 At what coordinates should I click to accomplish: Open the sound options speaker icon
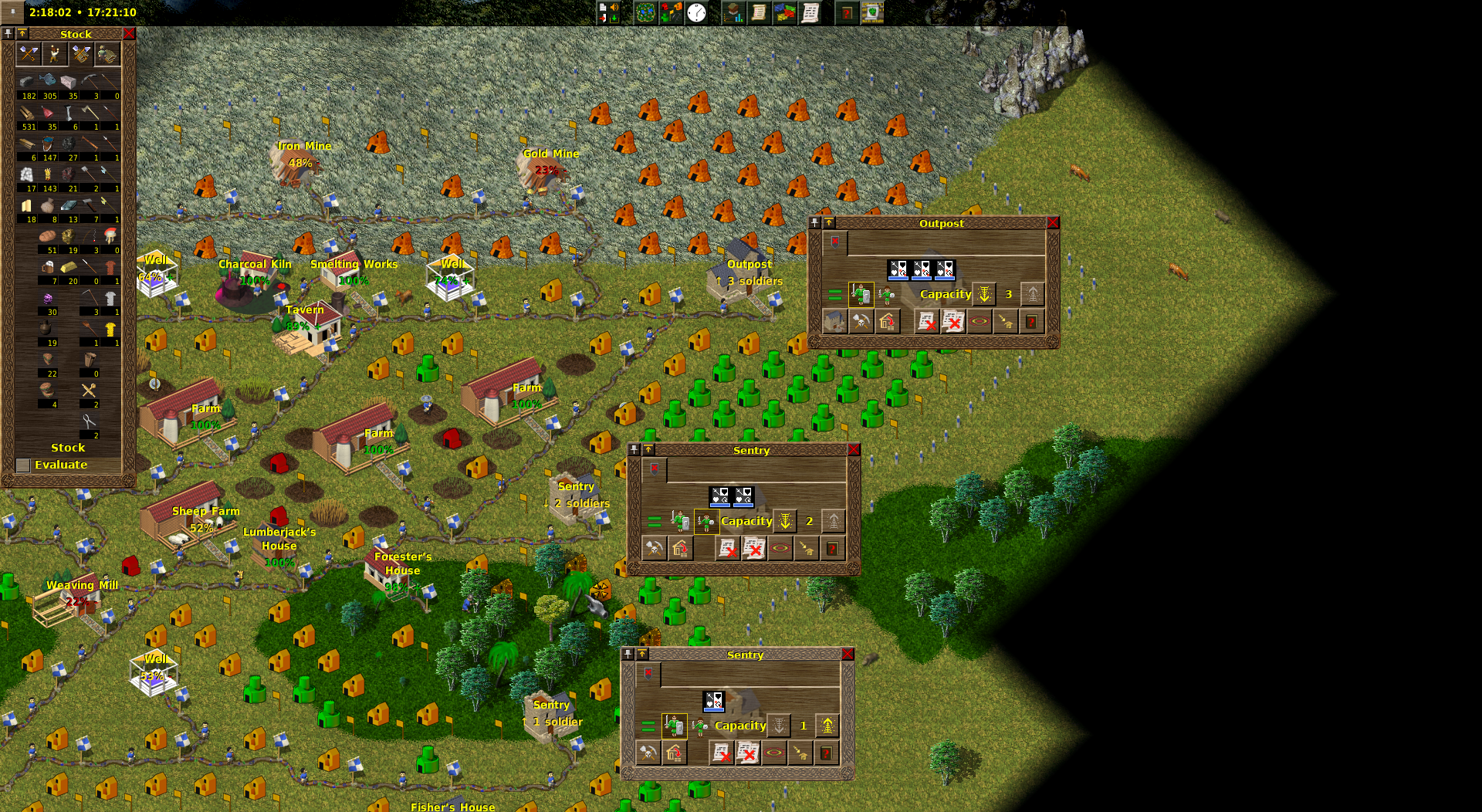614,8
